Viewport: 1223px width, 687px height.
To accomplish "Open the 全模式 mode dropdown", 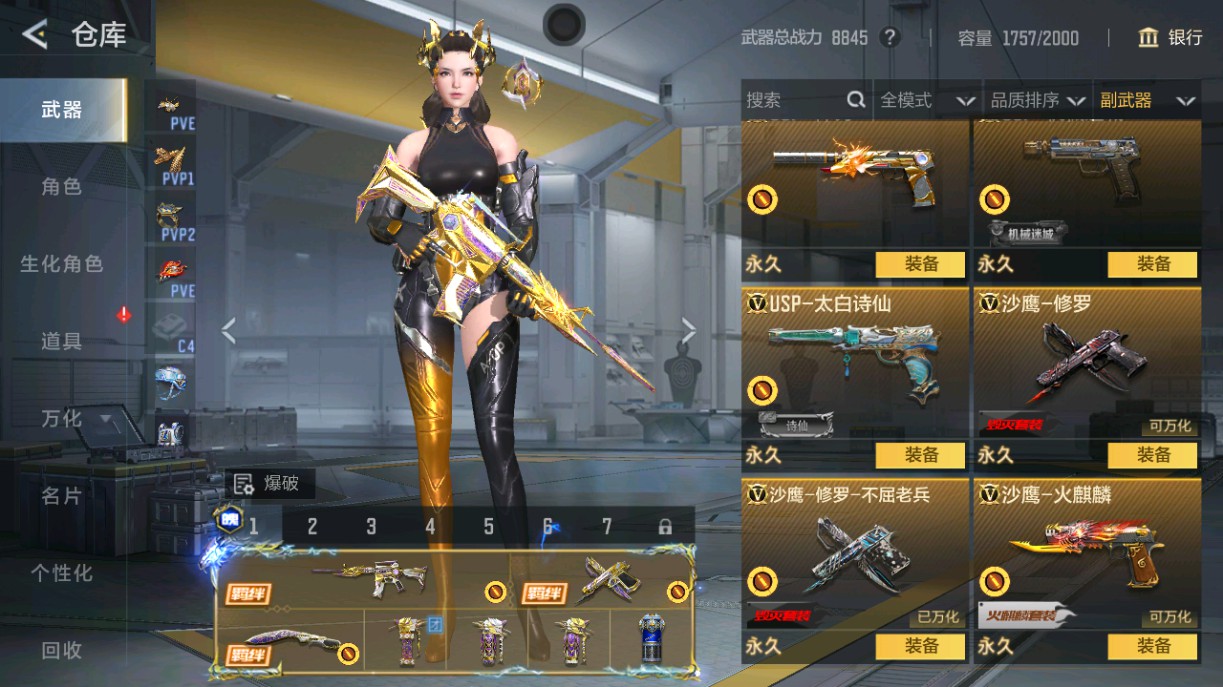I will point(926,100).
